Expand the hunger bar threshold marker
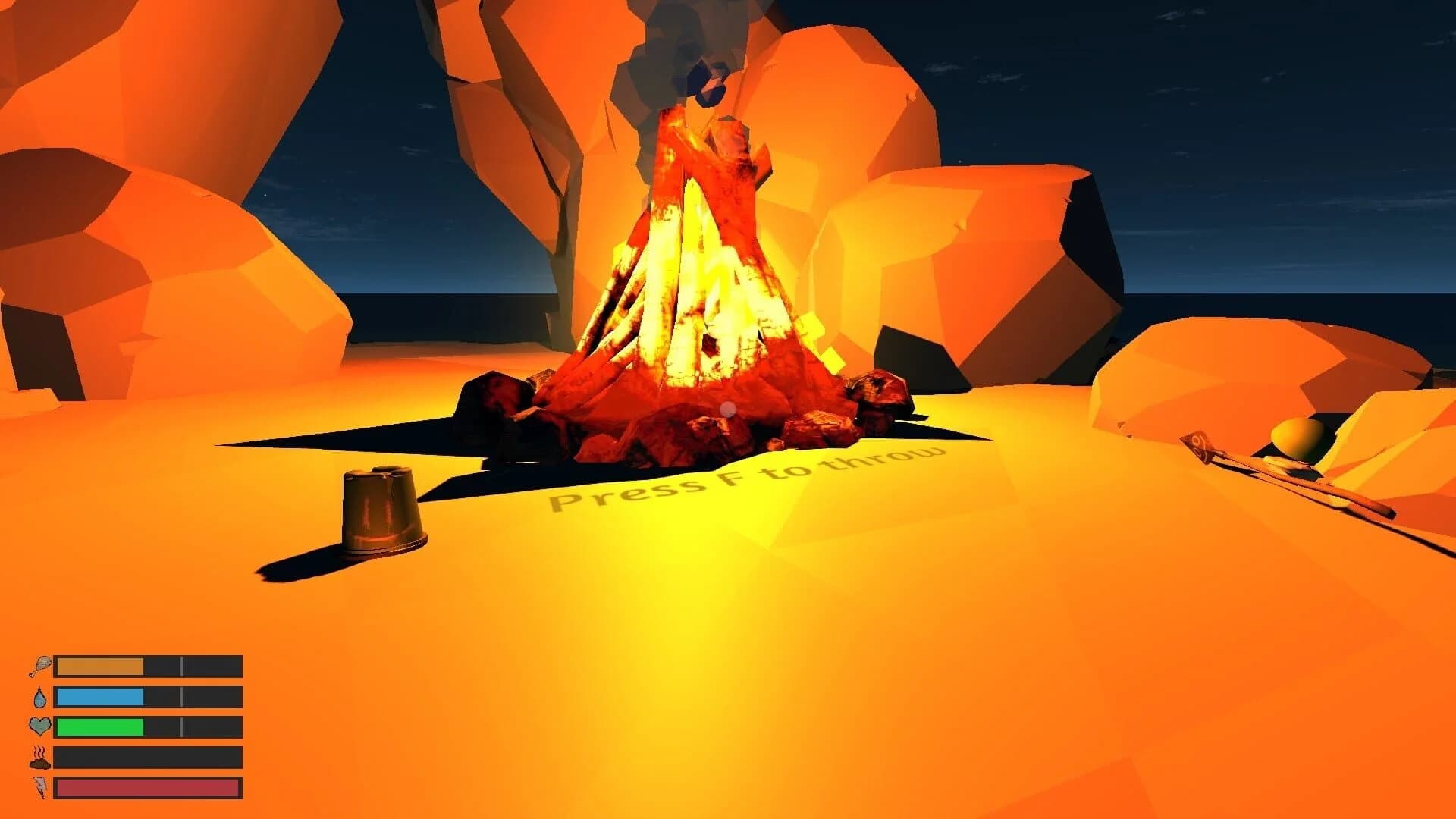 point(182,664)
